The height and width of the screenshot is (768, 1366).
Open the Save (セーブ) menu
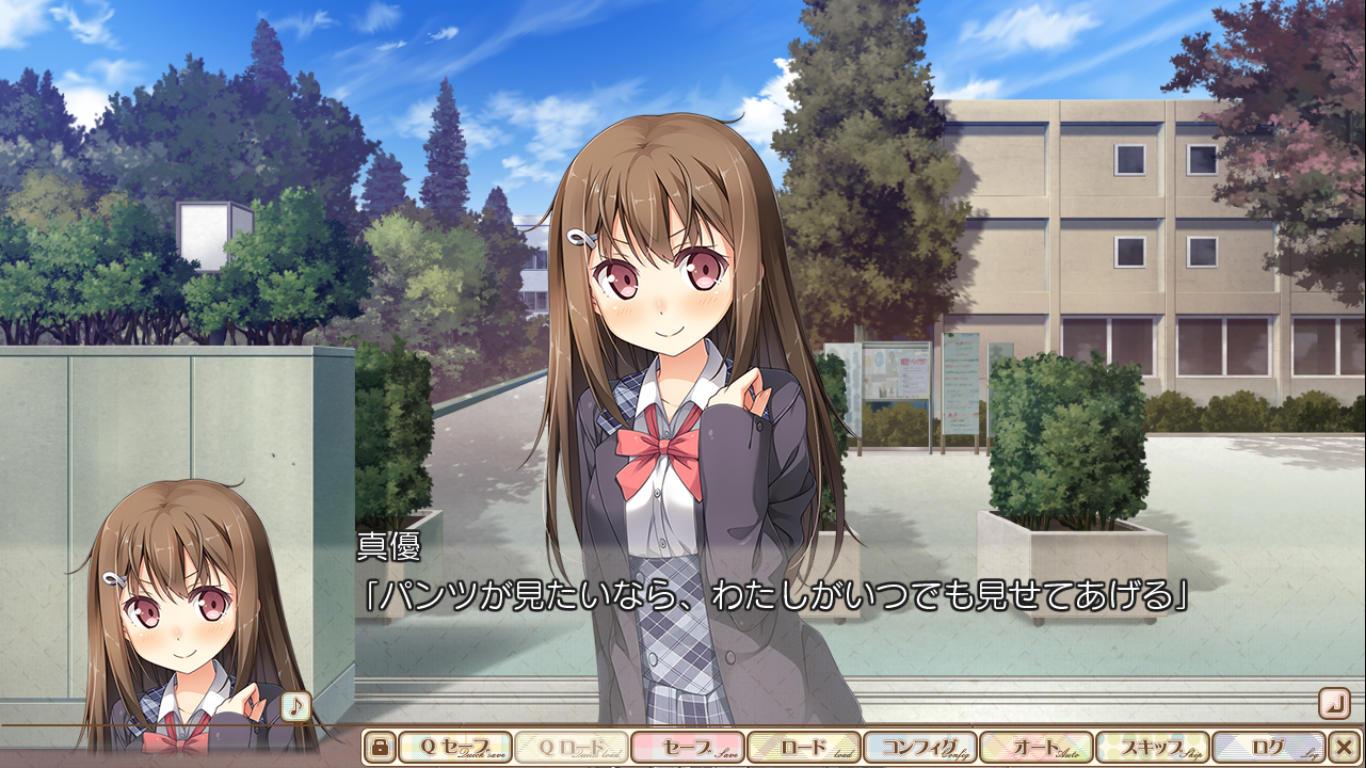pos(688,747)
